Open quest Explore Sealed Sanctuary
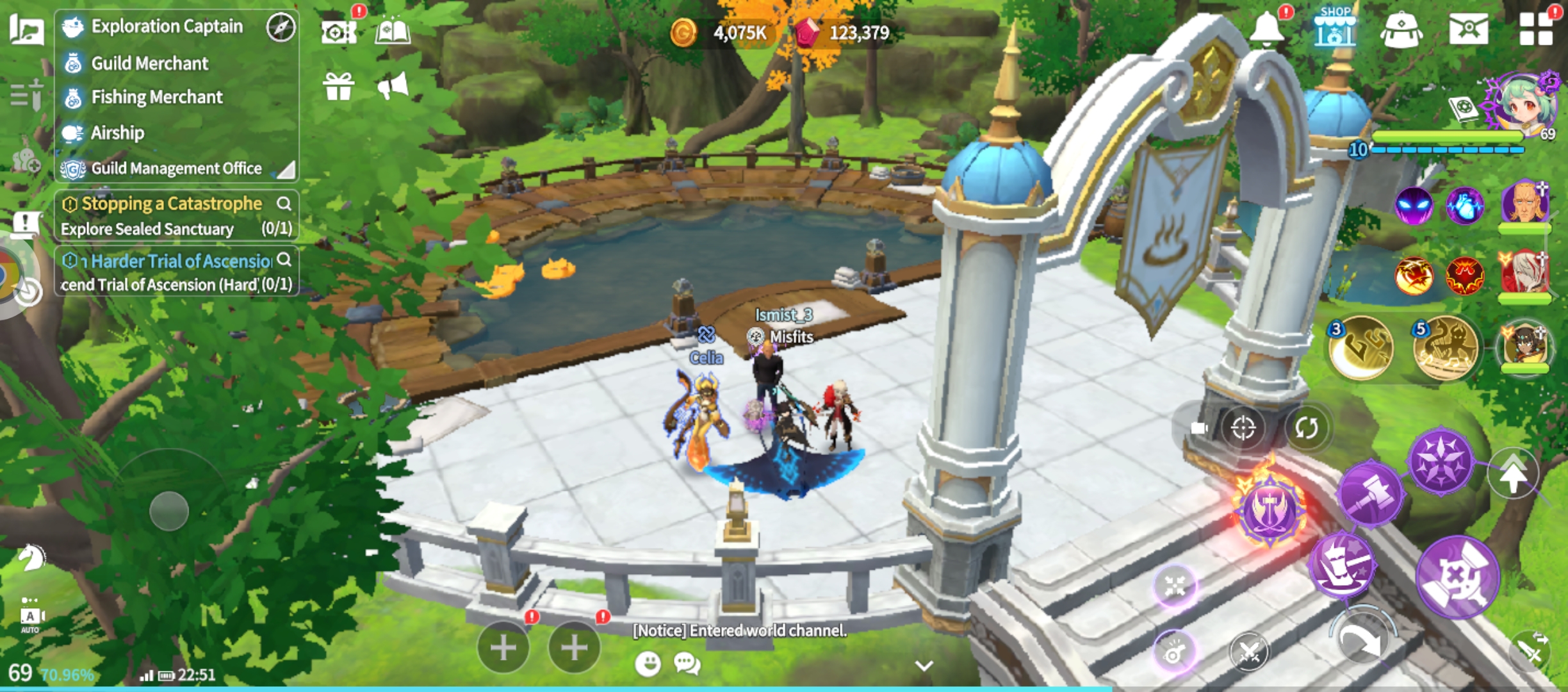Image resolution: width=1568 pixels, height=692 pixels. [x=147, y=229]
